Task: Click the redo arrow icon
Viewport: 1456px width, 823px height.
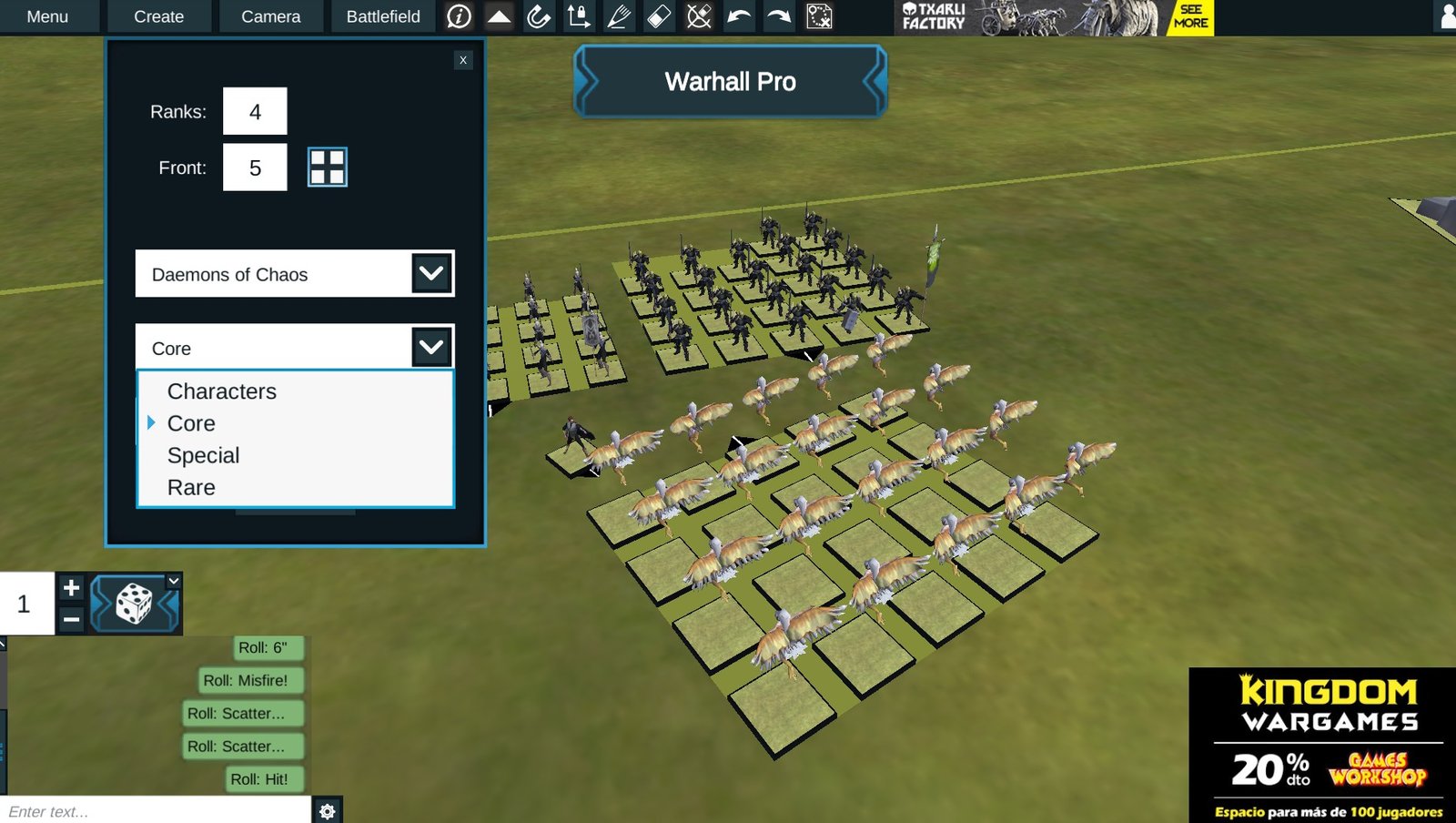Action: (x=776, y=16)
